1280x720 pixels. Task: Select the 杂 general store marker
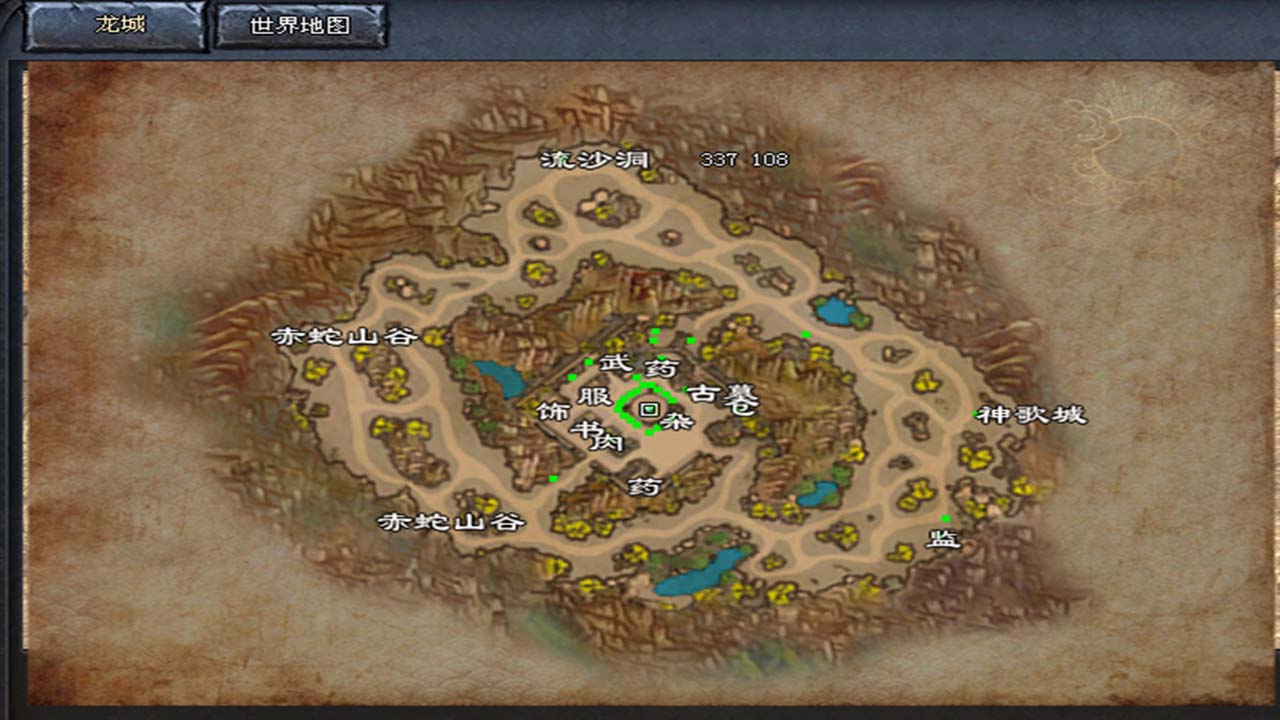pyautogui.click(x=678, y=421)
